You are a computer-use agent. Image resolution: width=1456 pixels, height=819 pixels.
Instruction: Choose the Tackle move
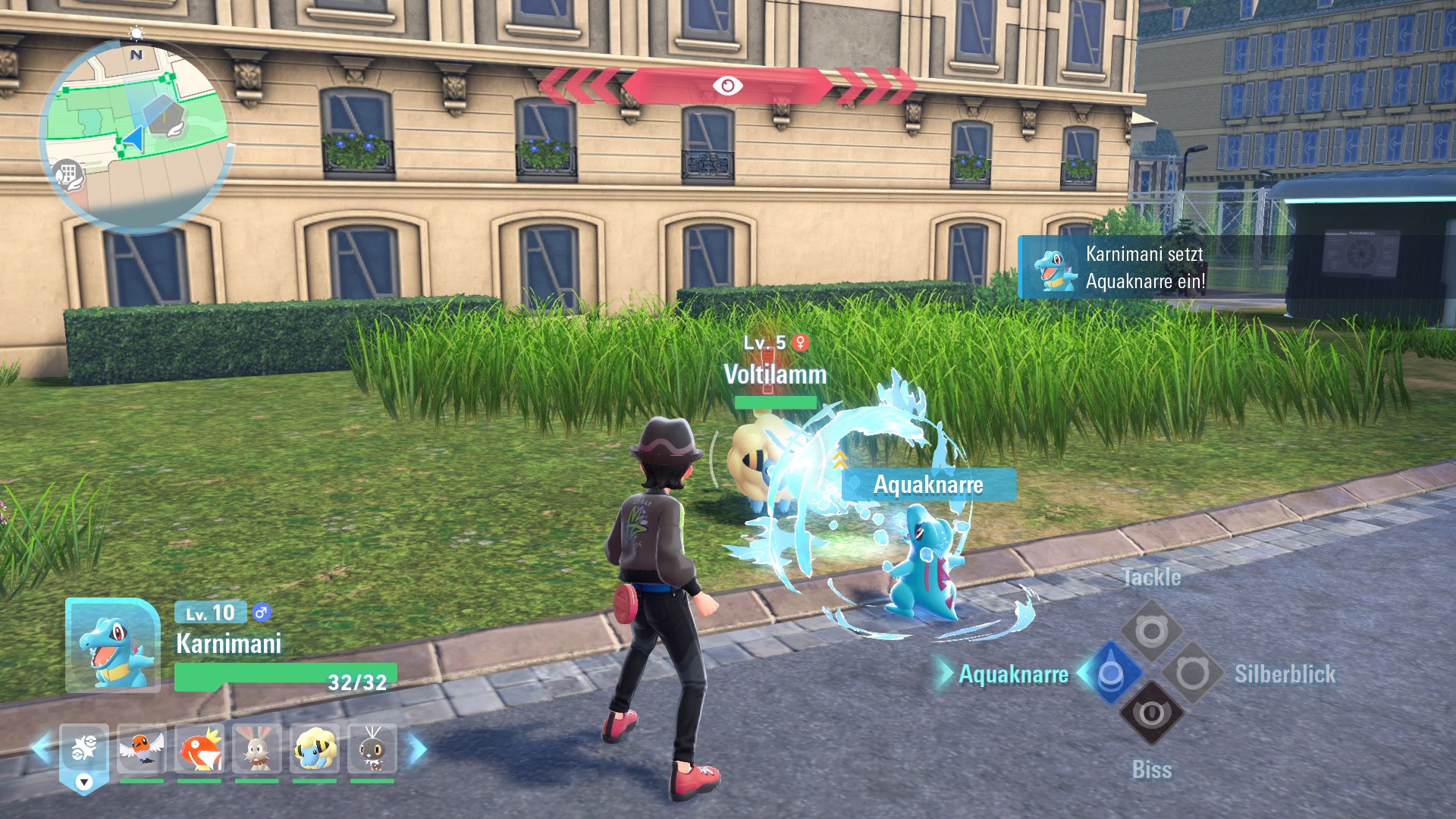coord(1151,631)
